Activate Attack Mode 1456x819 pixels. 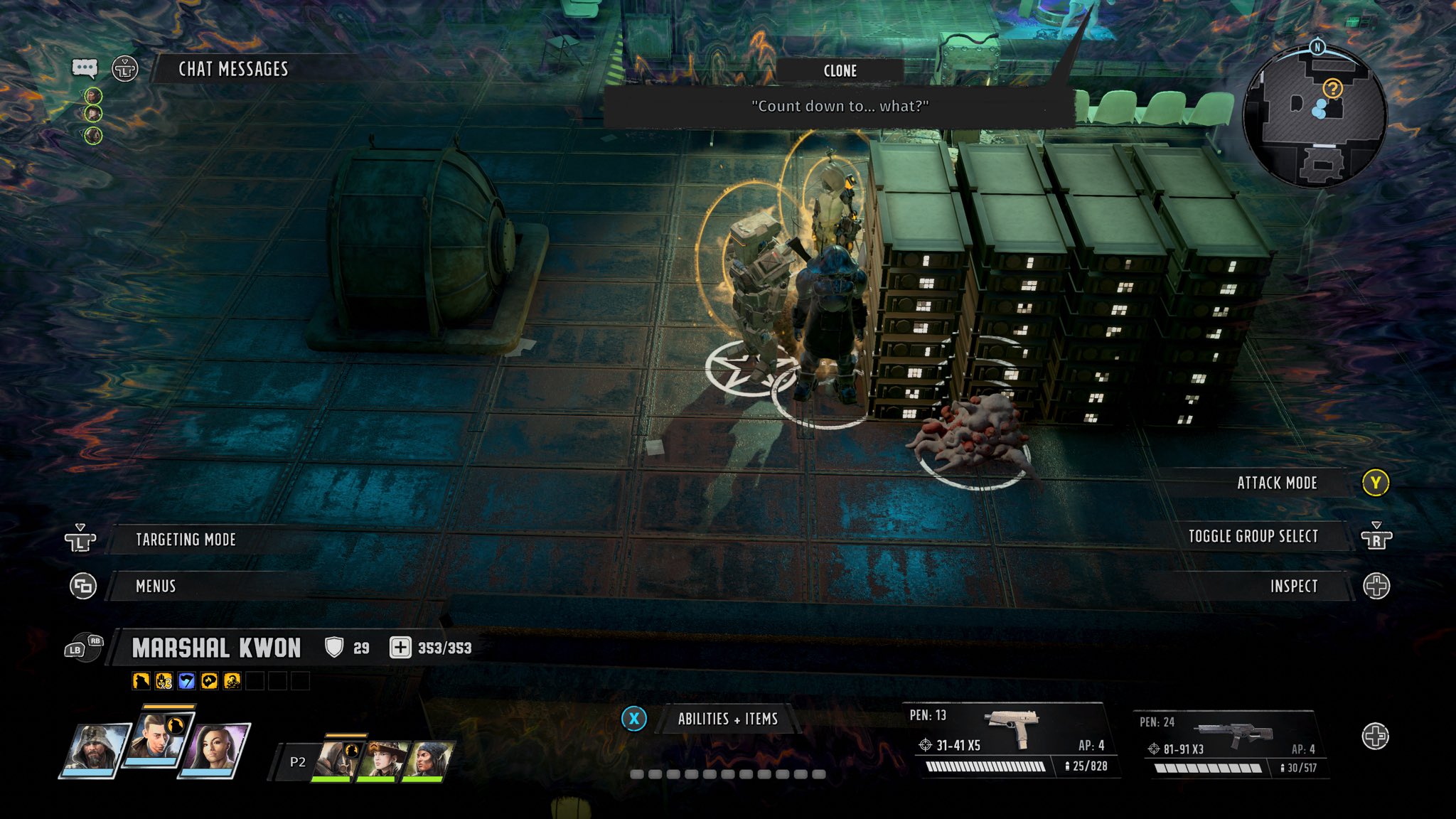pos(1277,483)
